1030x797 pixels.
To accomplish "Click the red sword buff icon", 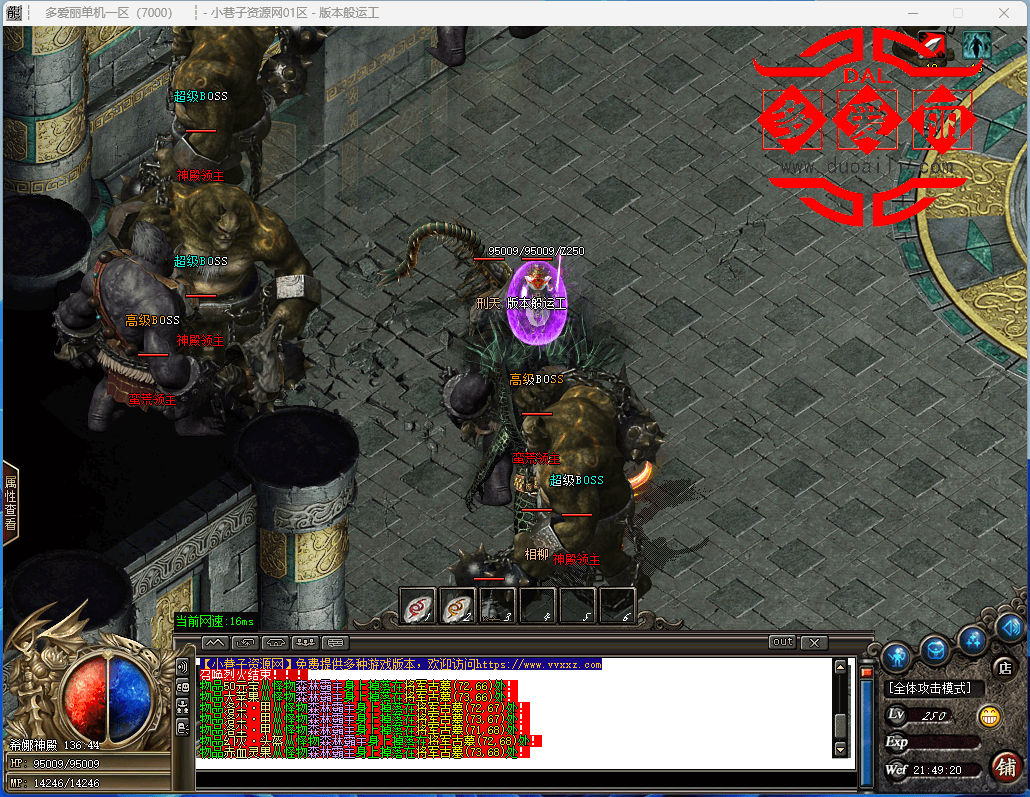I will click(x=933, y=45).
